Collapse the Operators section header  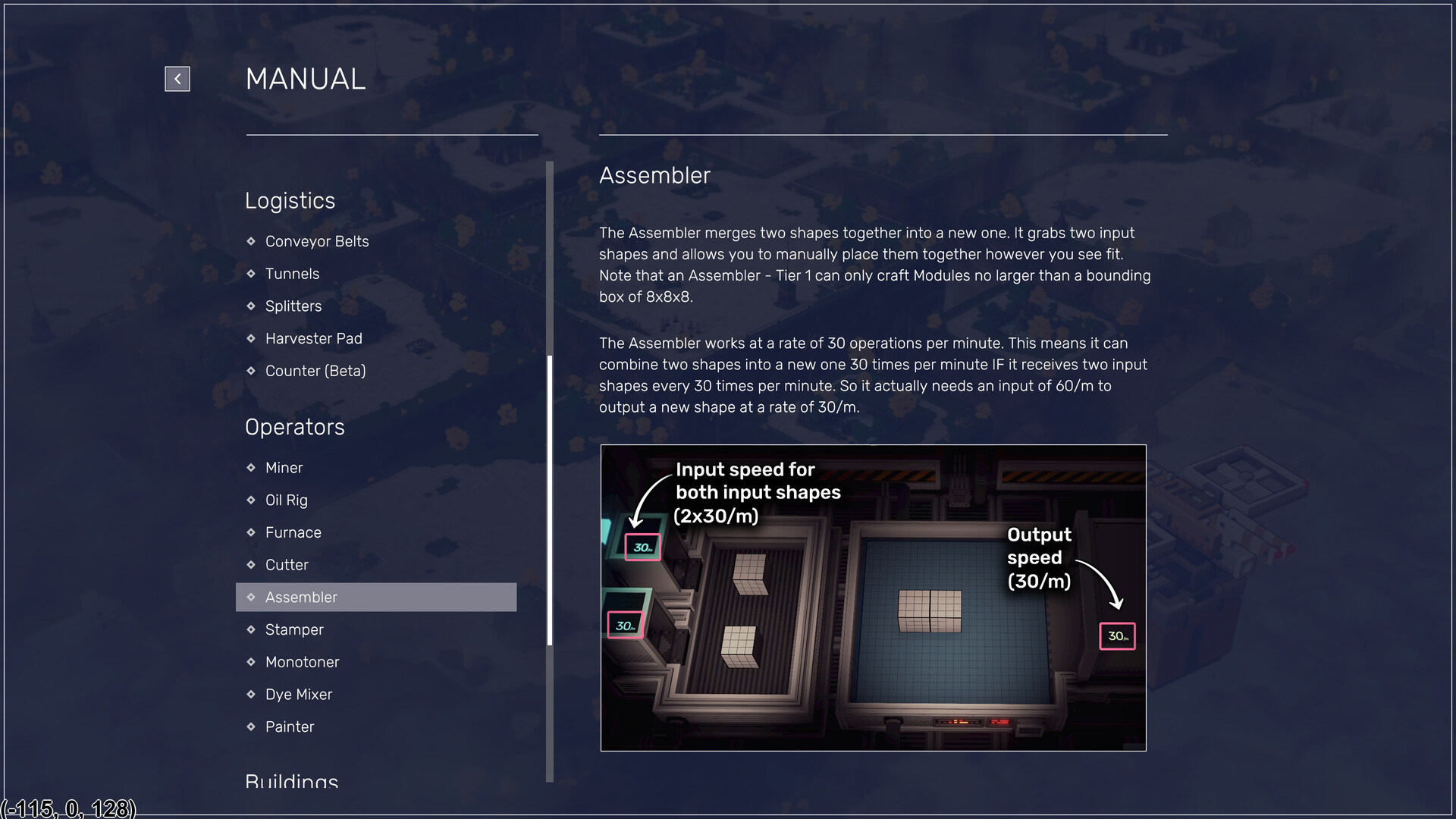294,427
